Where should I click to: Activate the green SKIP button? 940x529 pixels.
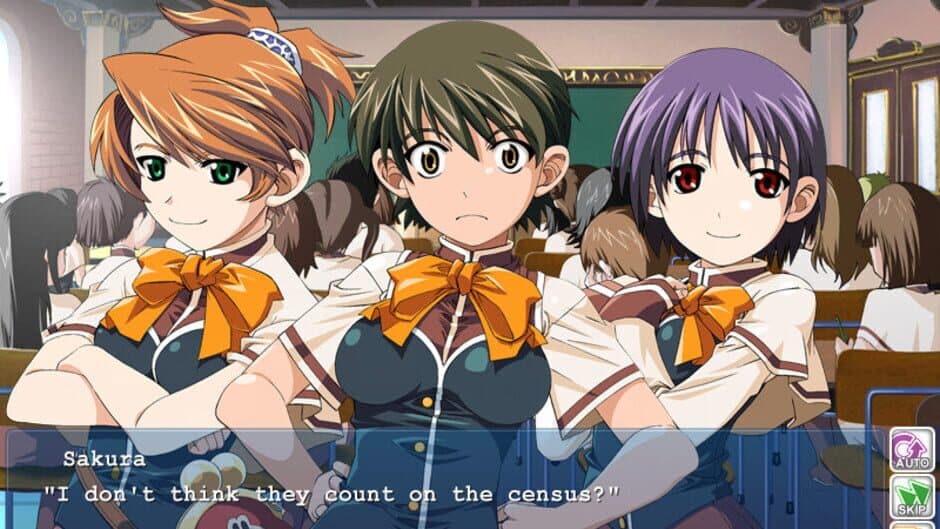pyautogui.click(x=911, y=497)
